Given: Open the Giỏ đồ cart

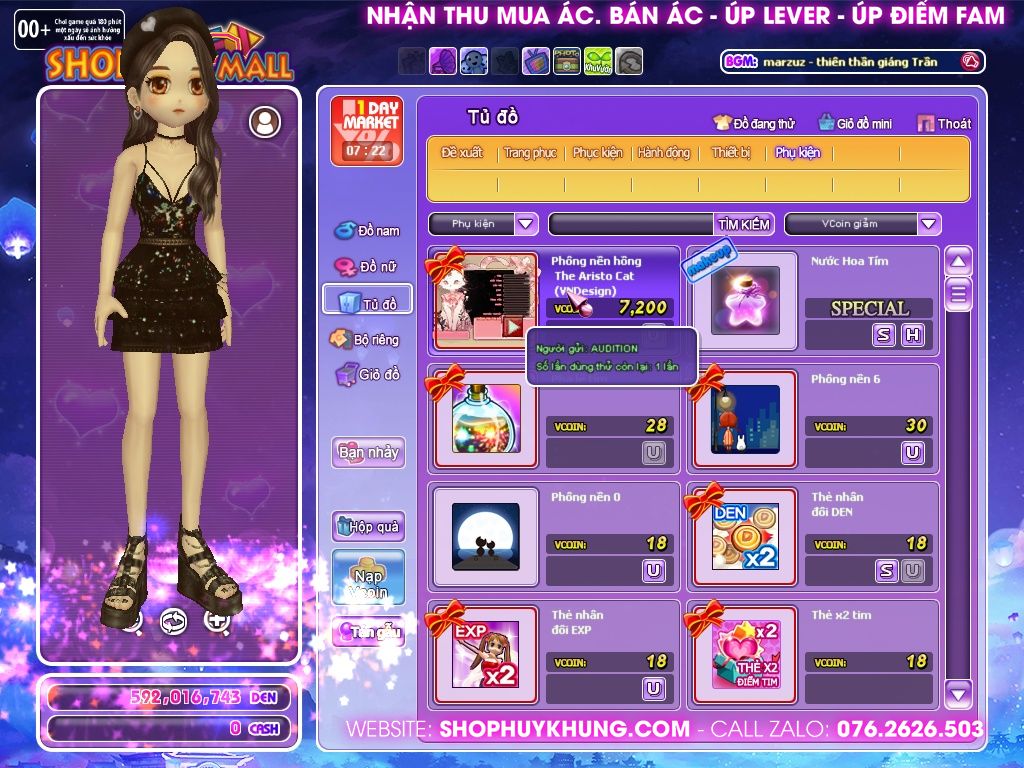Looking at the screenshot, I should click(x=368, y=375).
